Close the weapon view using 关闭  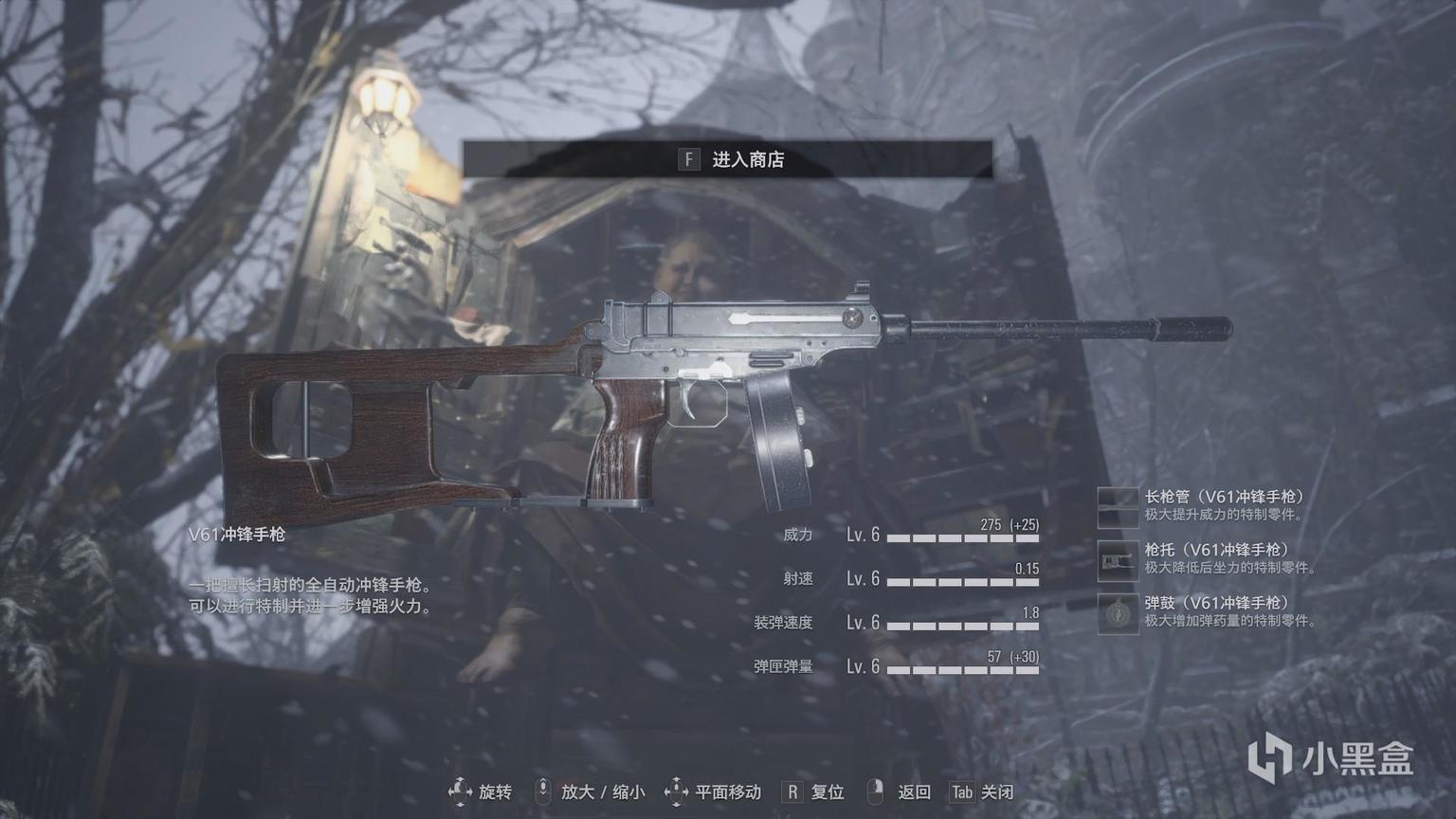982,792
